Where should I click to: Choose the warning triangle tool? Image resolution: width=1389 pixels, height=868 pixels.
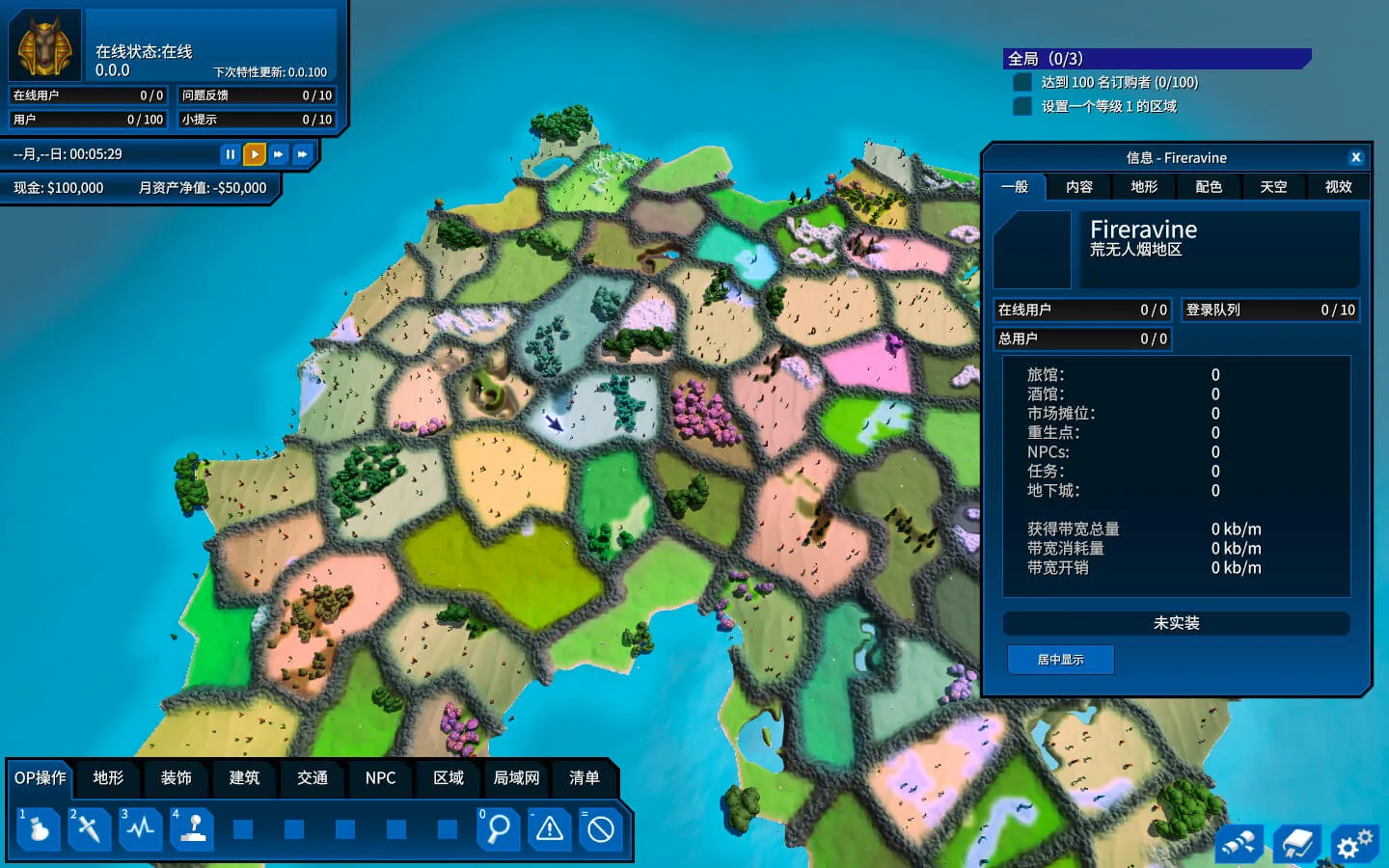pyautogui.click(x=550, y=829)
